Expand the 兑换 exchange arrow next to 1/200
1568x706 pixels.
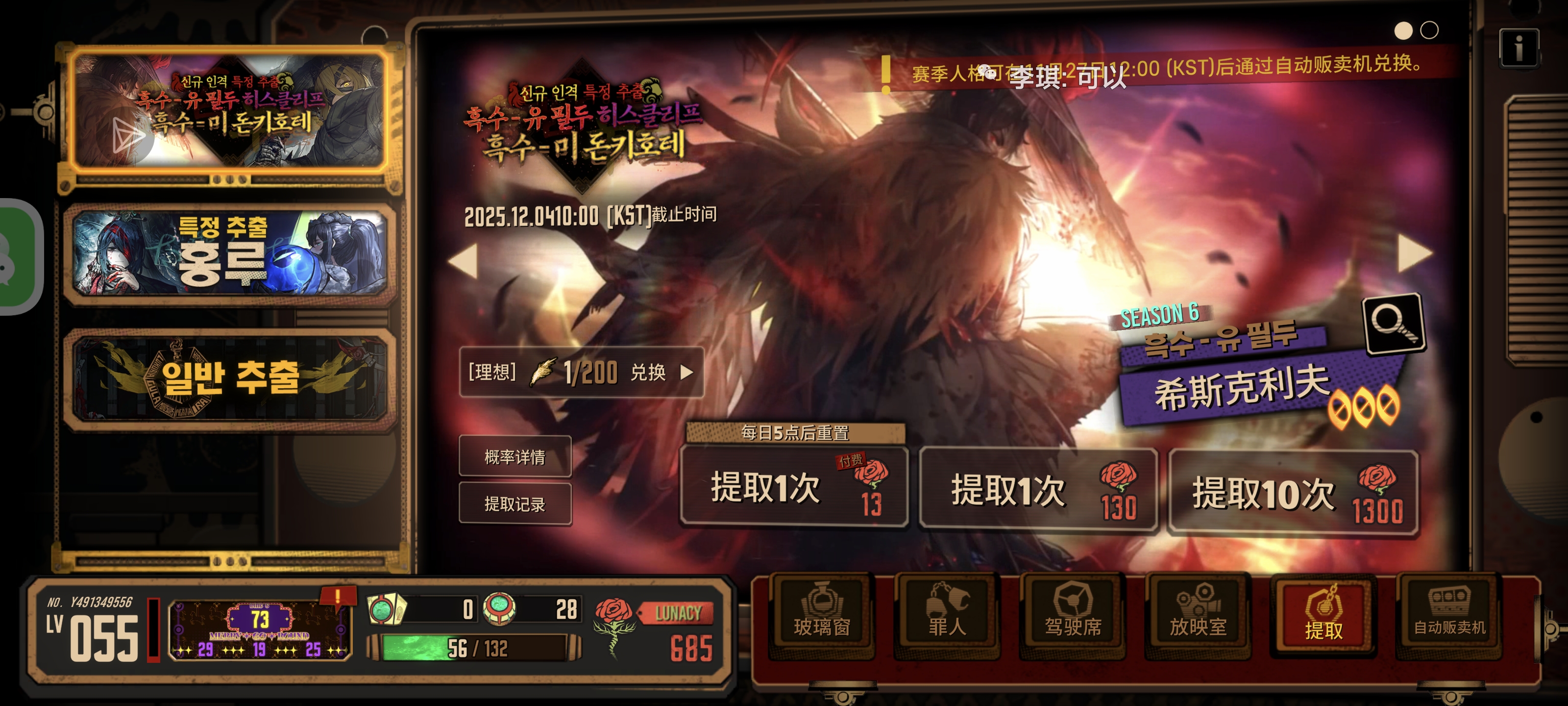coord(689,375)
